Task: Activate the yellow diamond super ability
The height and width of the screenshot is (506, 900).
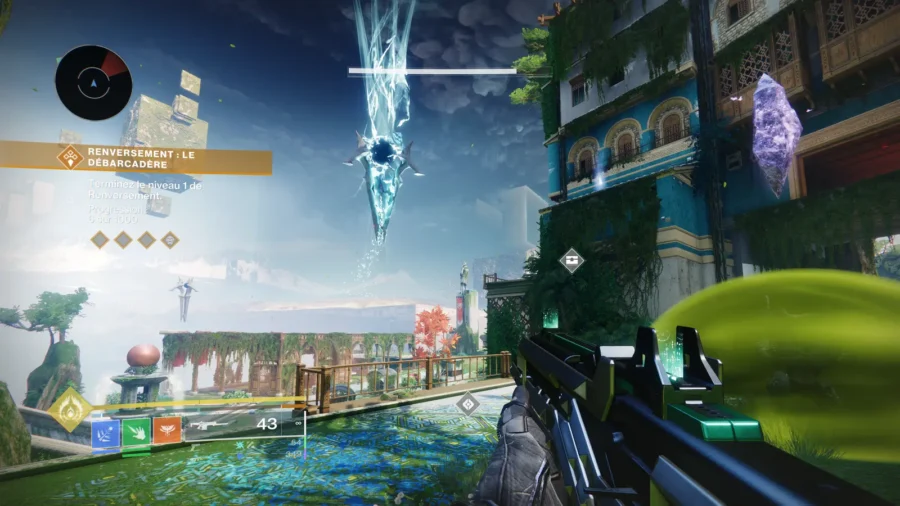Action: coord(71,409)
